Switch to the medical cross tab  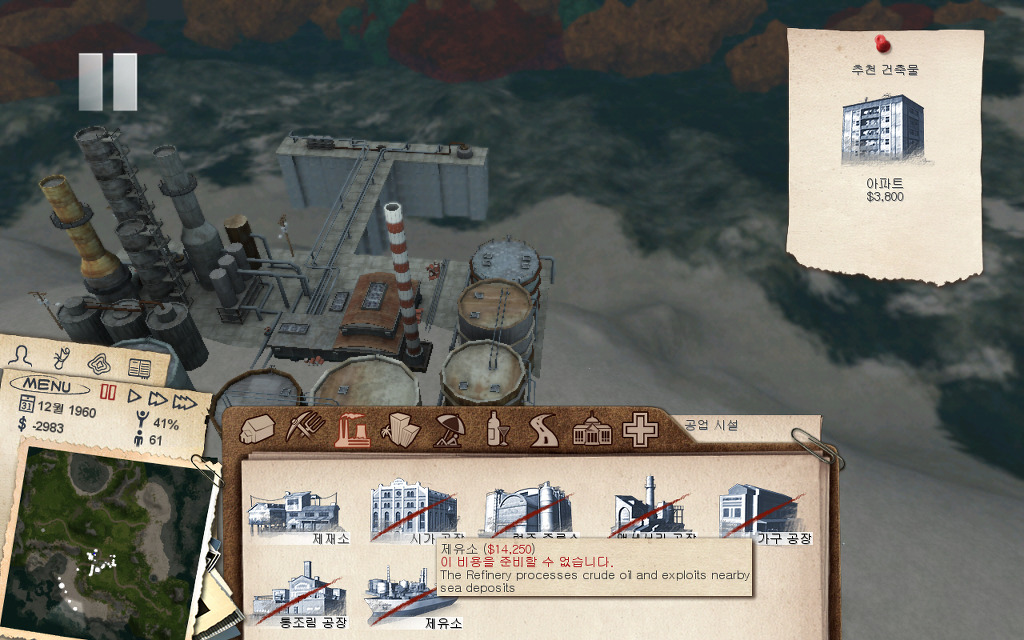639,431
